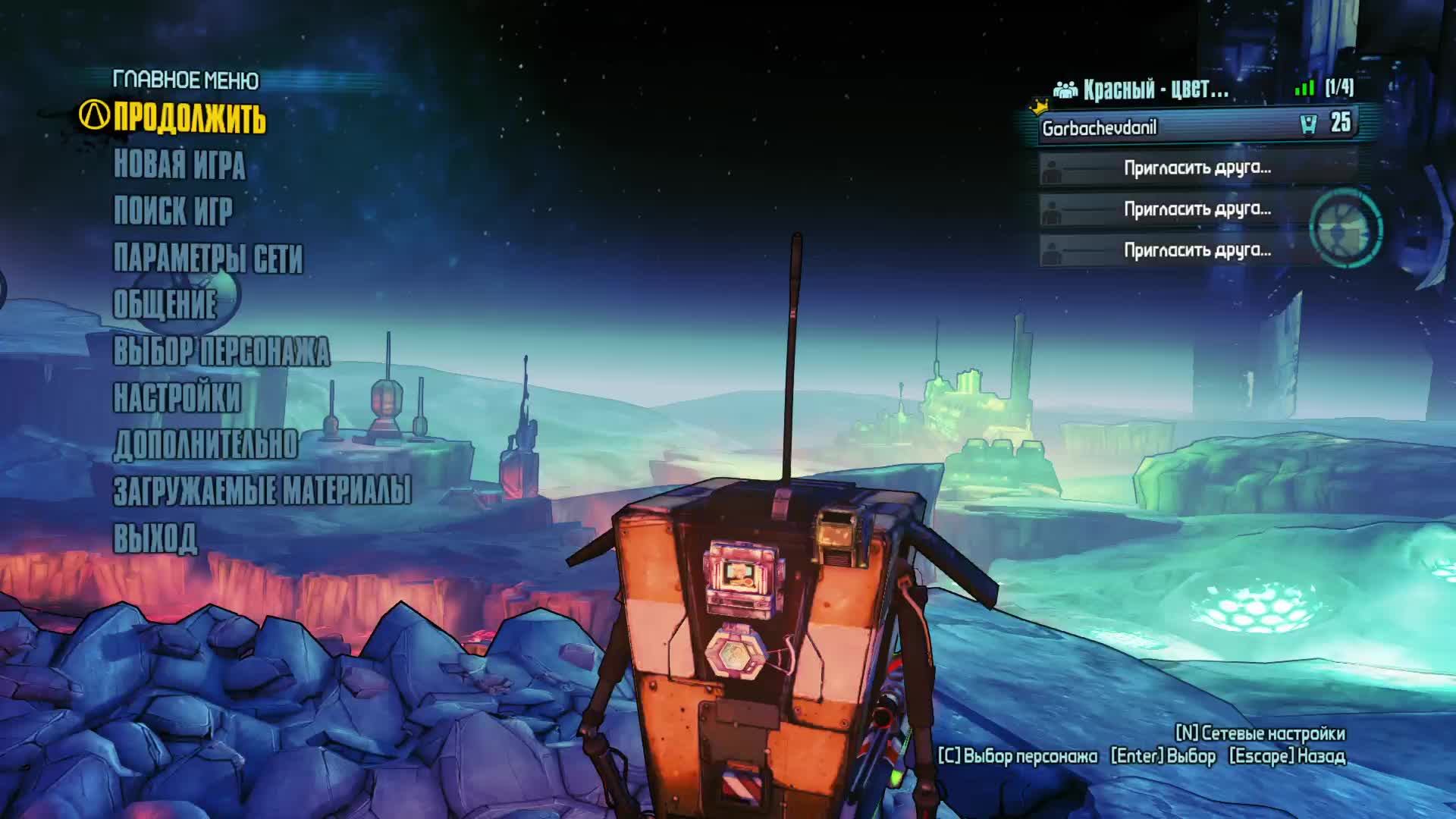This screenshot has width=1456, height=819.
Task: Select the Дополнительно extras entry
Action: point(206,444)
